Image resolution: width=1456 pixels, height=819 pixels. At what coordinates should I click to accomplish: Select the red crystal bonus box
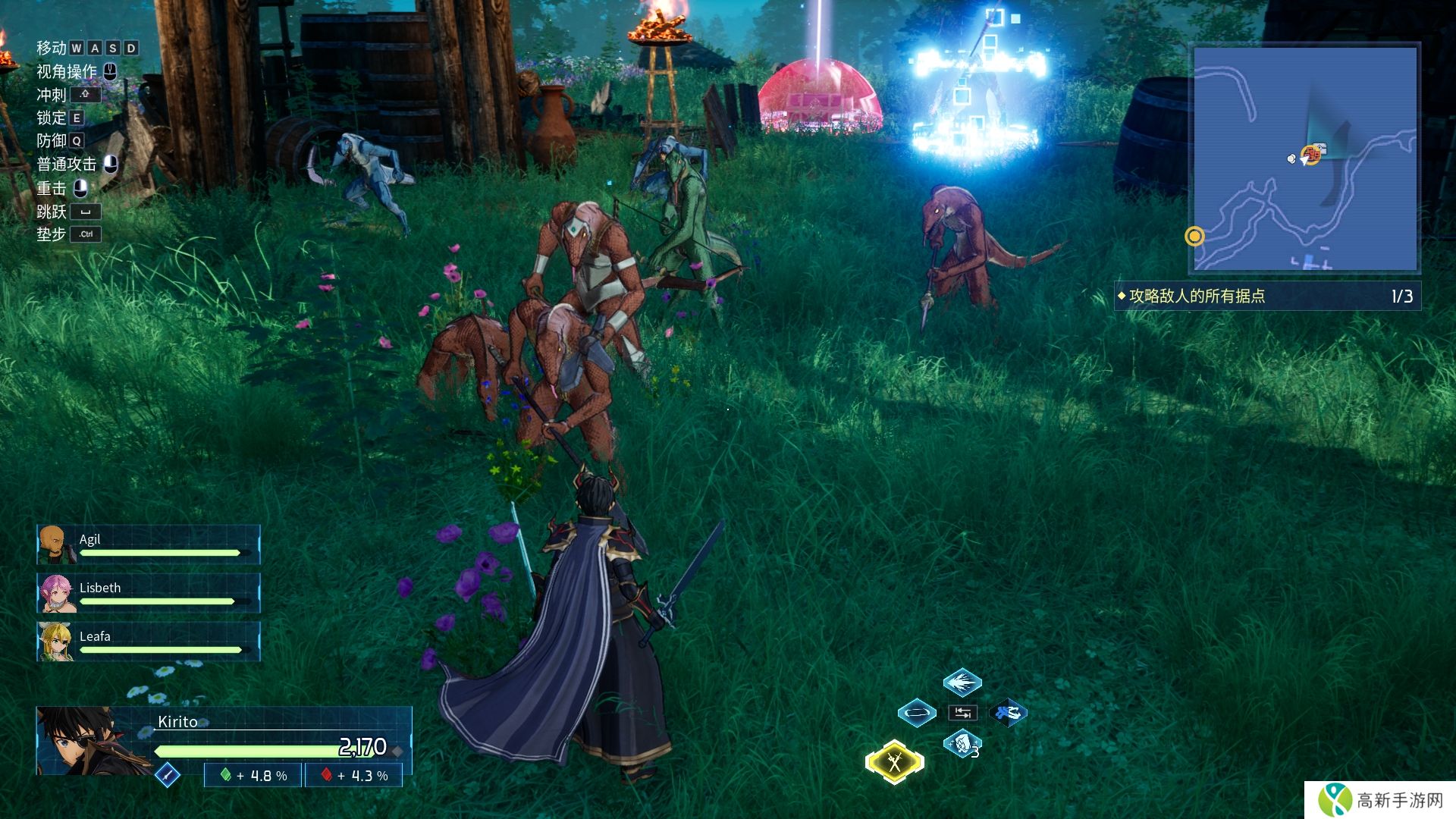(x=354, y=776)
